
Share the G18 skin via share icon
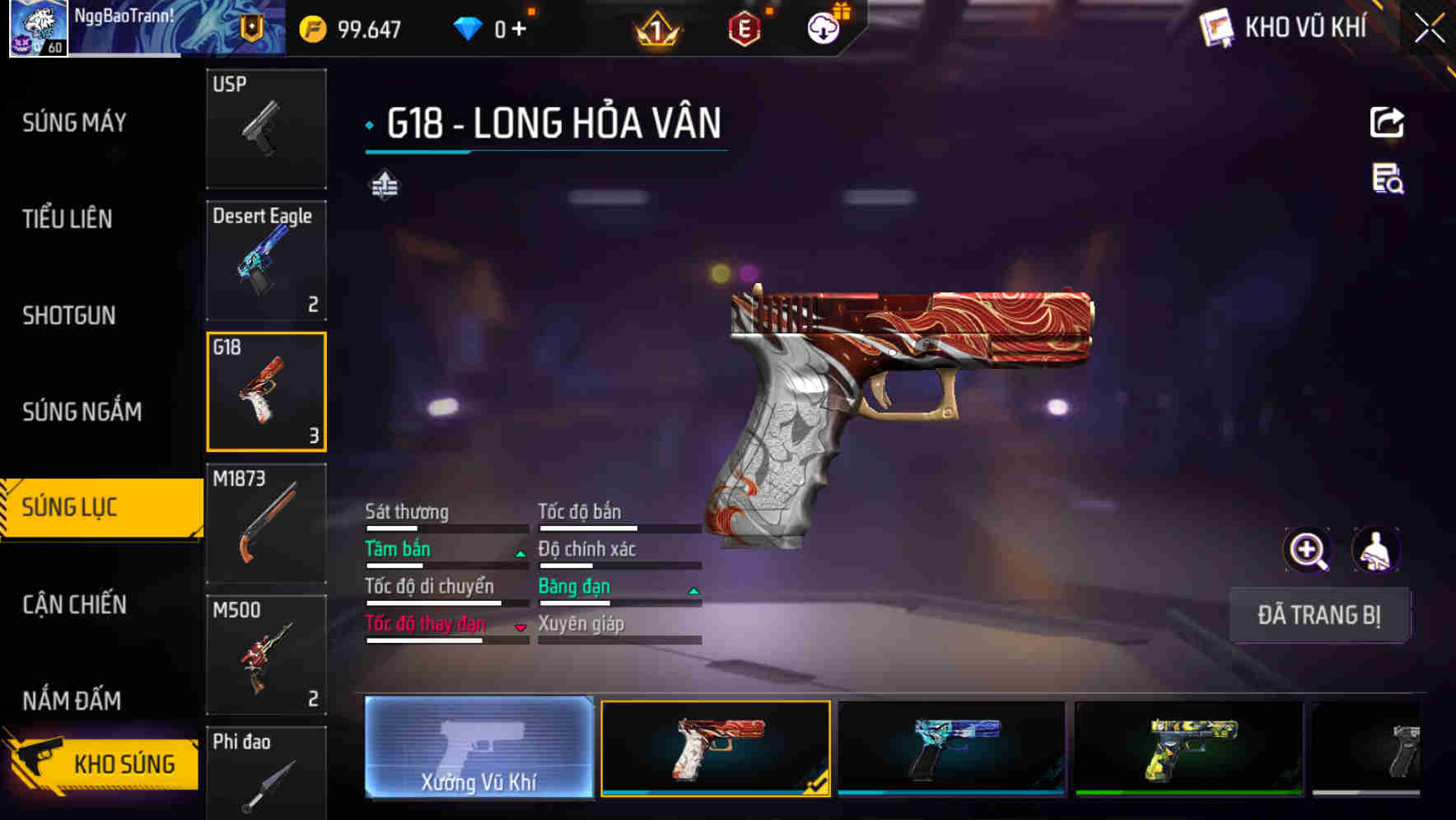click(x=1387, y=123)
